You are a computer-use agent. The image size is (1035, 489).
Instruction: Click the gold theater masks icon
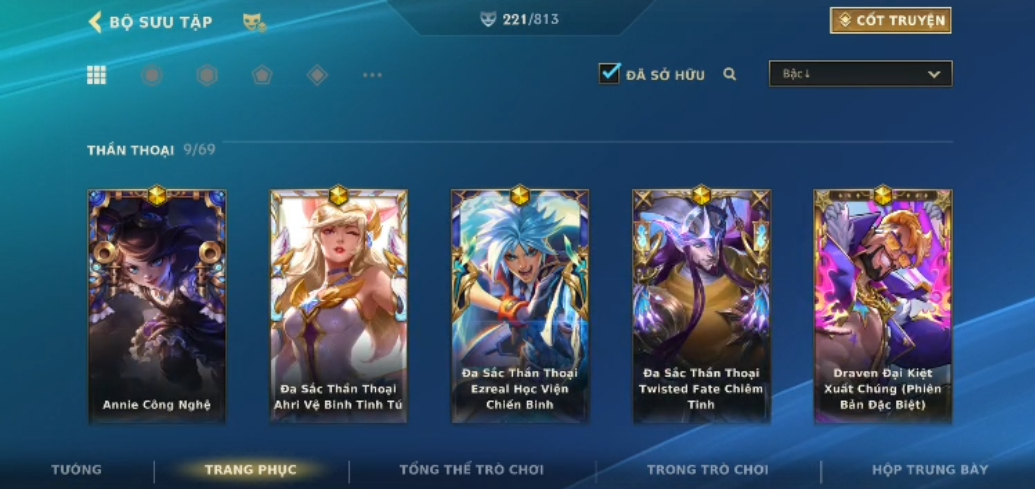point(254,22)
